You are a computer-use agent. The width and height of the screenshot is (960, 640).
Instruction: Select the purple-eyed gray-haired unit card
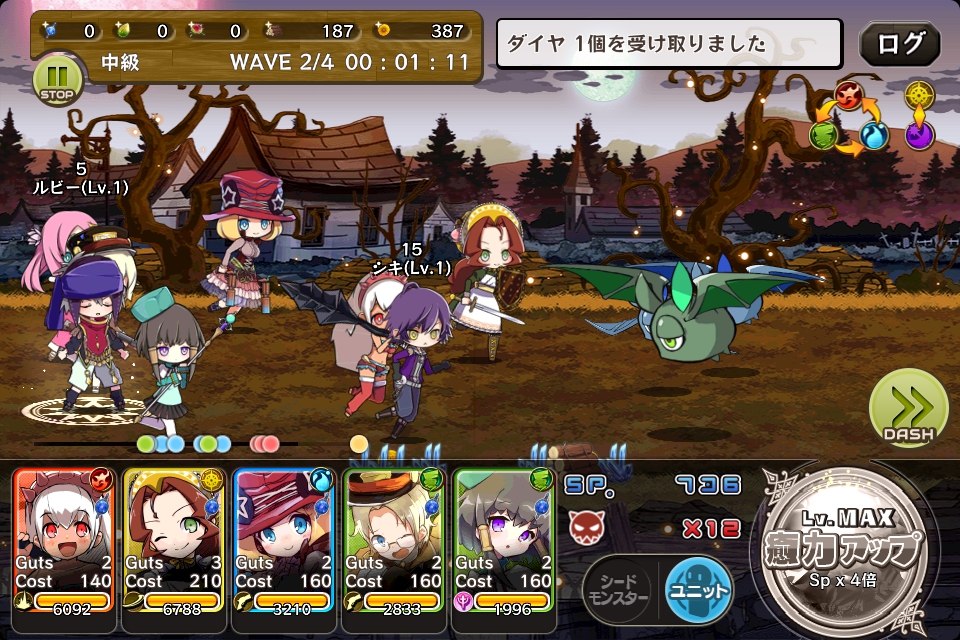(x=503, y=538)
